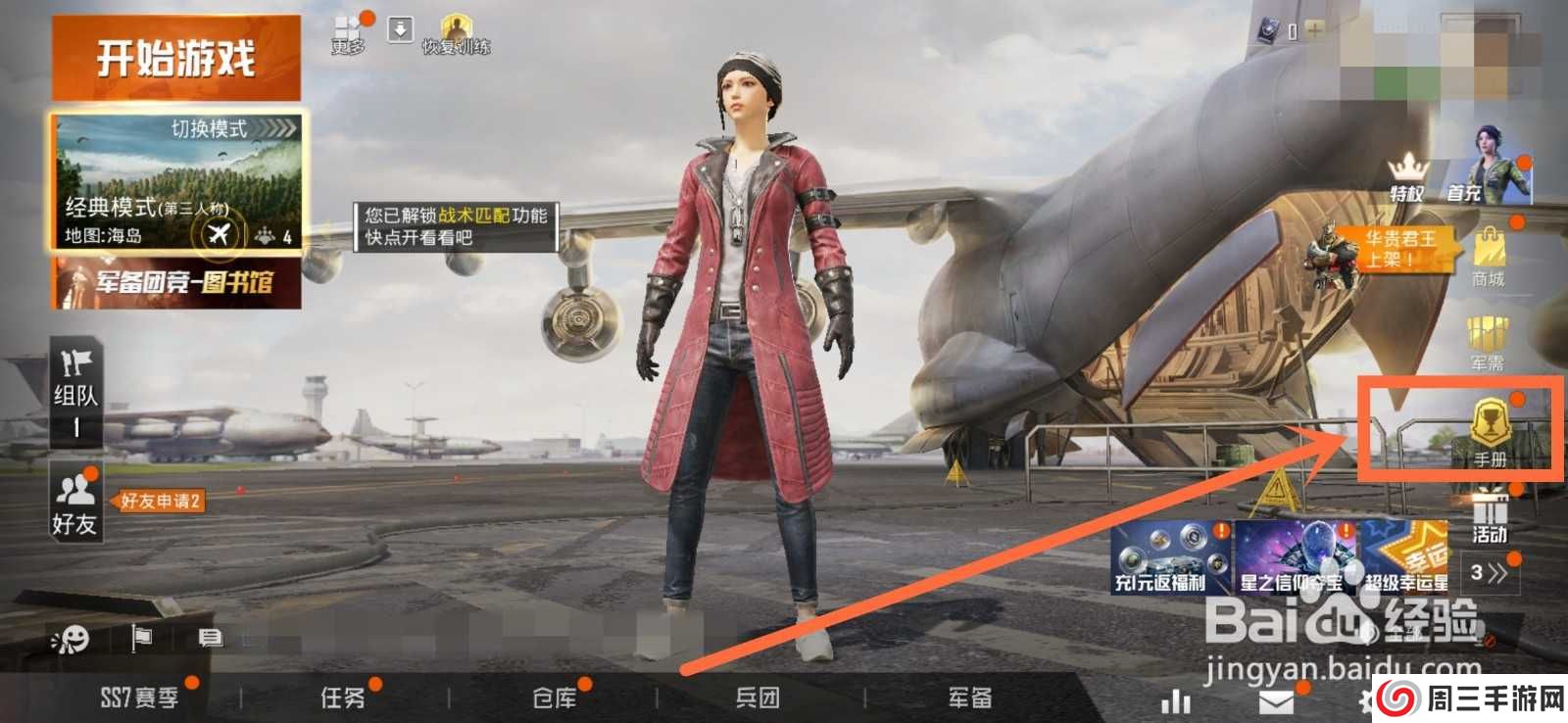Open the 好友申请2 friend requests notice
This screenshot has width=1568, height=723.
point(160,501)
